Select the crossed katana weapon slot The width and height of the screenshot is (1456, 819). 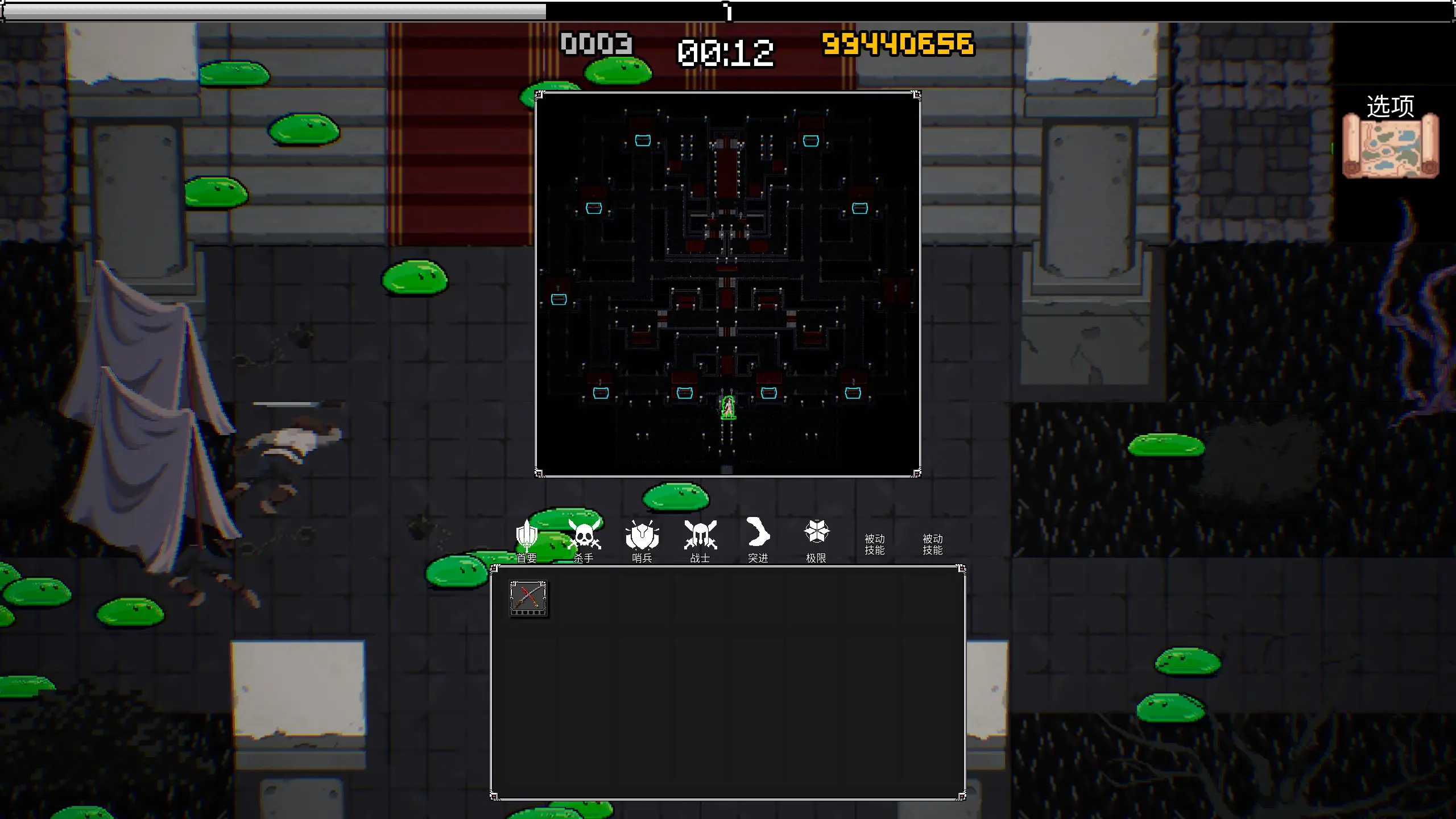point(528,598)
